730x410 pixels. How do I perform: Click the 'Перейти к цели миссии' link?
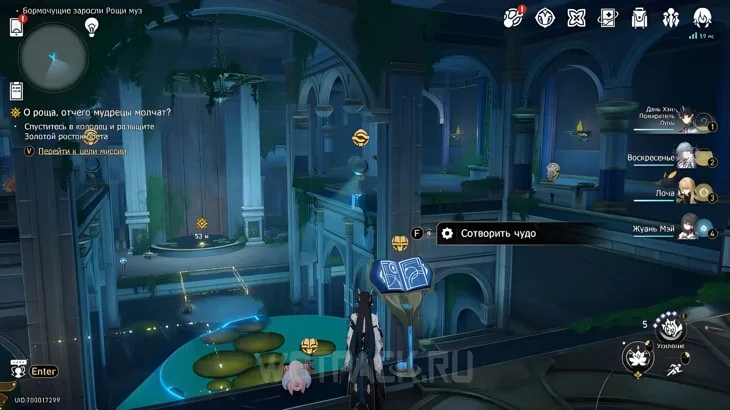point(82,151)
